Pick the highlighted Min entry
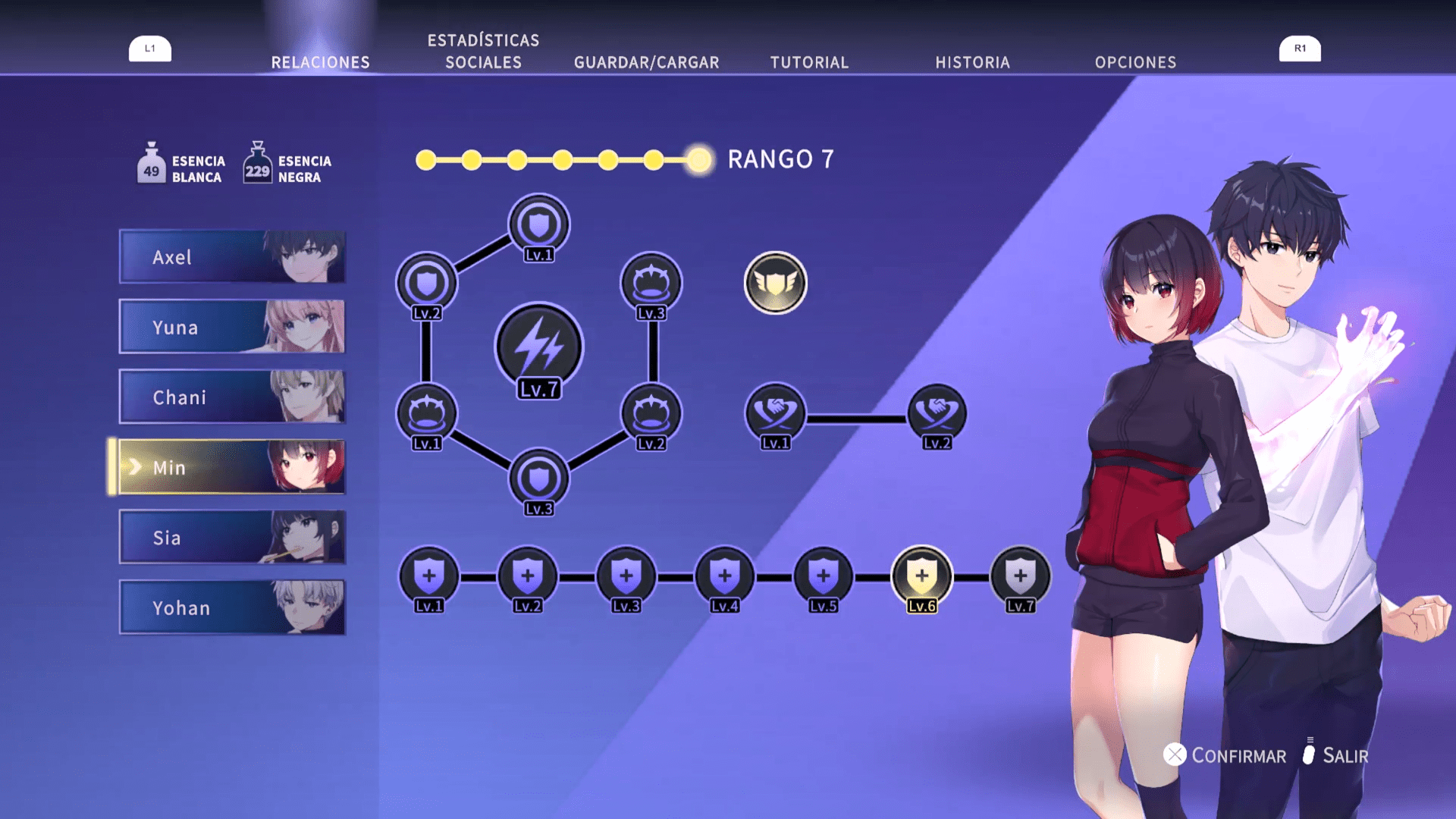Image resolution: width=1456 pixels, height=819 pixels. point(232,467)
